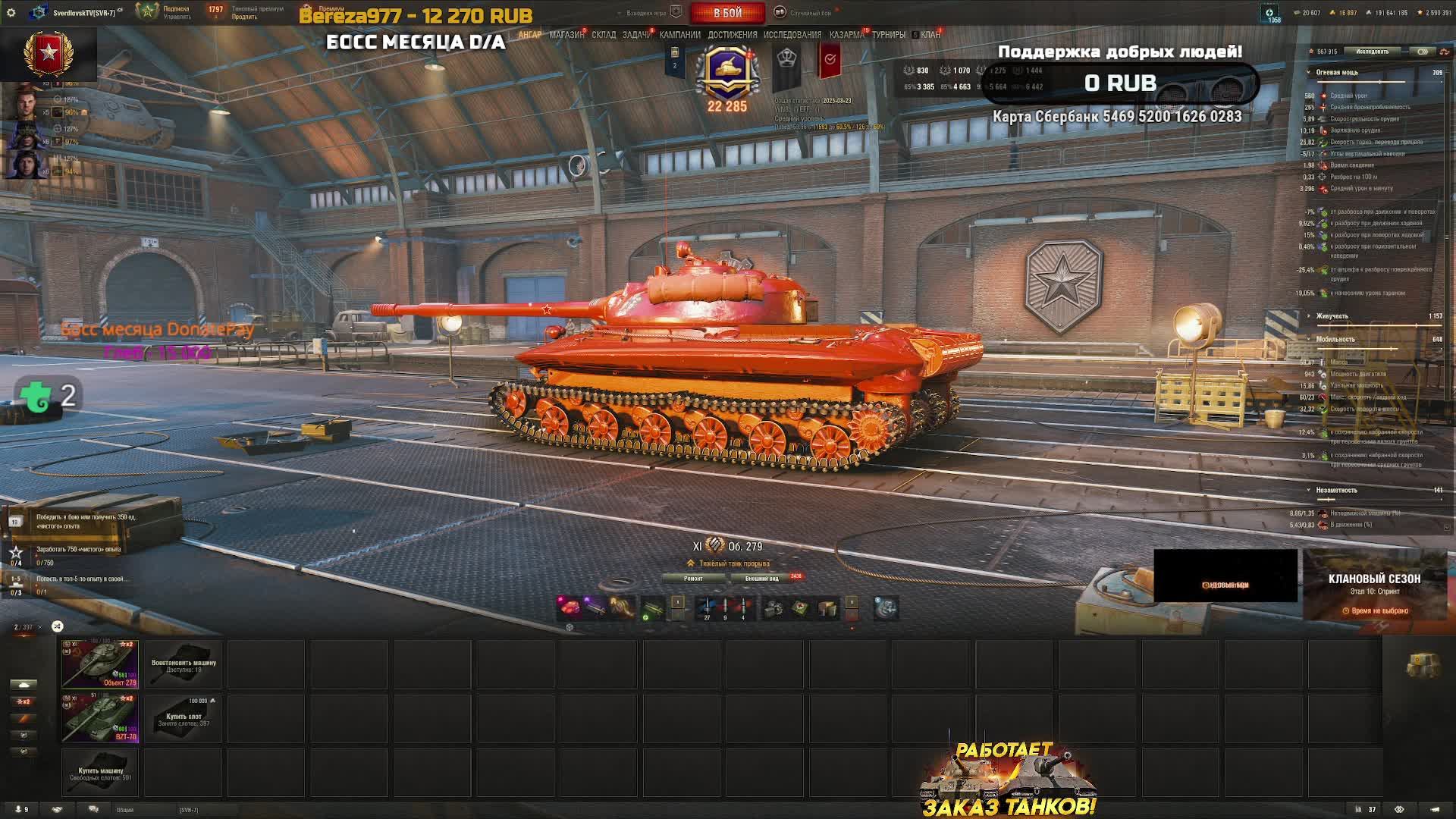
Task: Open the КАЗАРМА tab
Action: click(x=846, y=35)
